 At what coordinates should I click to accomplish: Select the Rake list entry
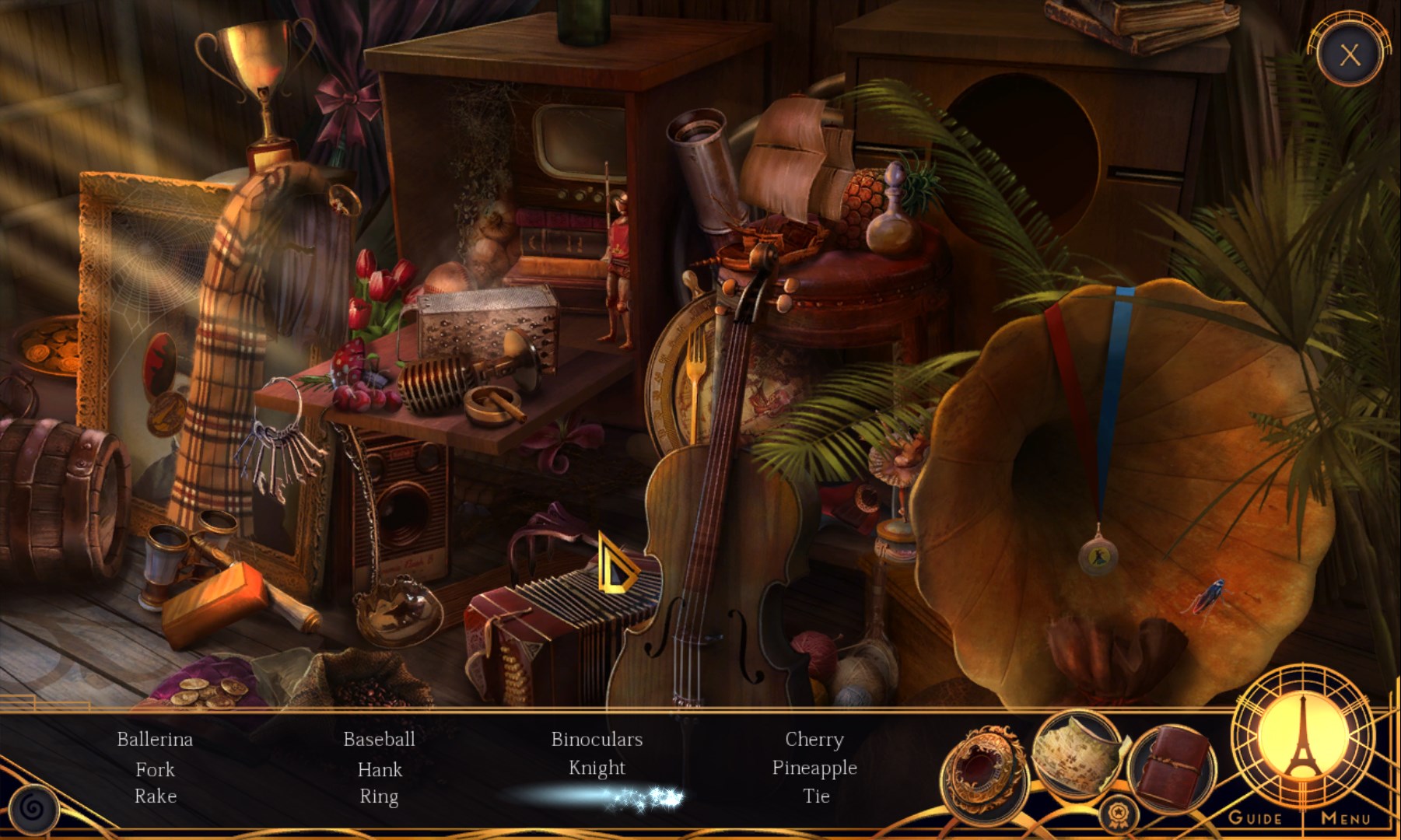click(156, 796)
